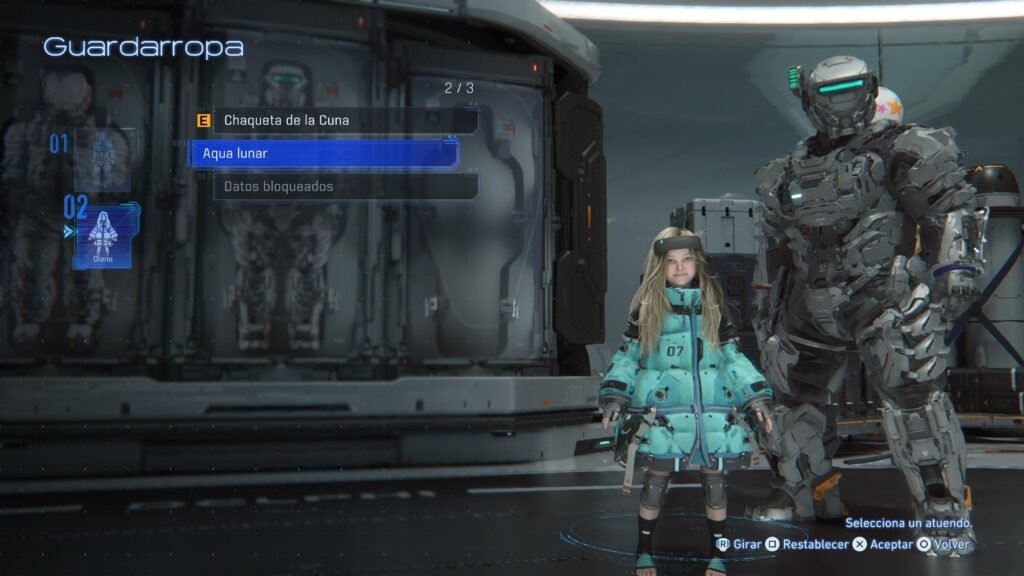
Task: Choose the Aqua lunar outfit
Action: (325, 154)
